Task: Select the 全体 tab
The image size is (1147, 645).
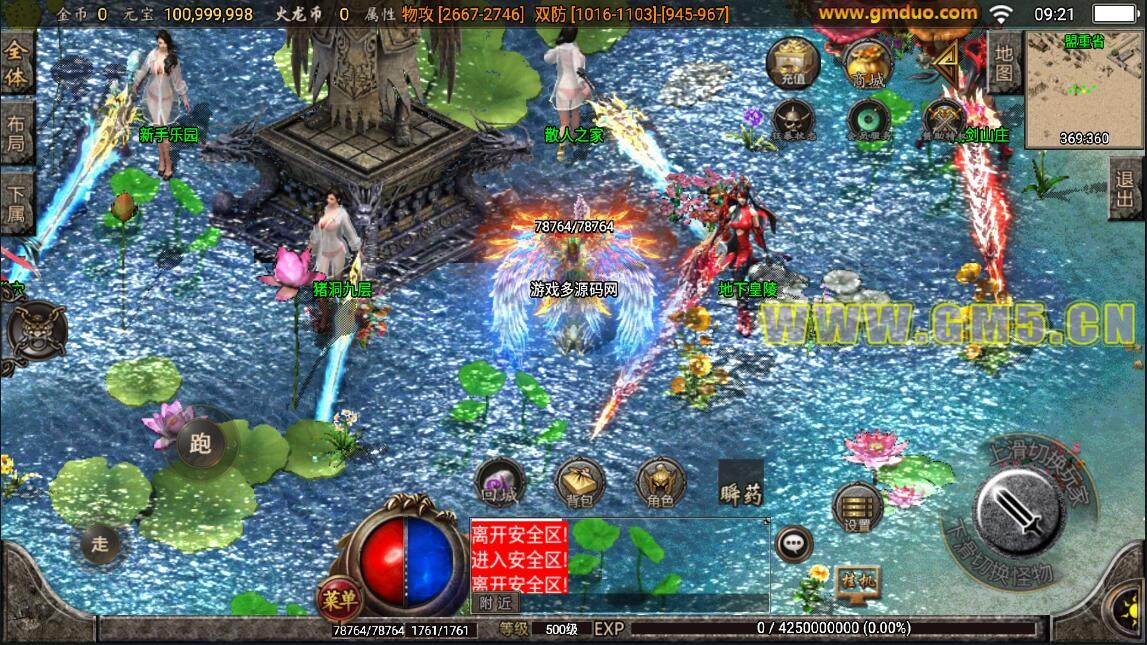Action: coord(17,64)
